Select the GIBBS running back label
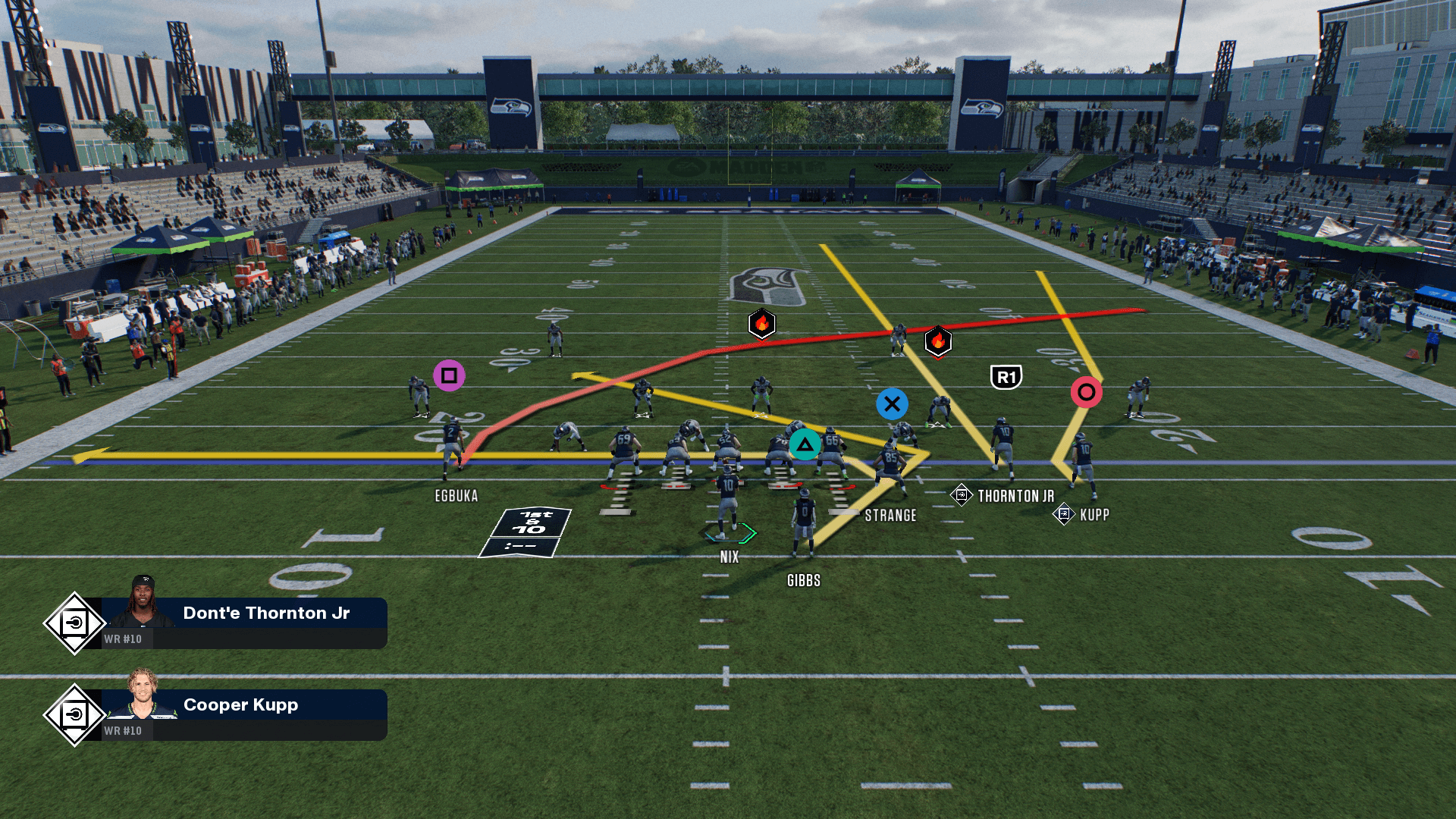Viewport: 1456px width, 819px height. pos(803,581)
